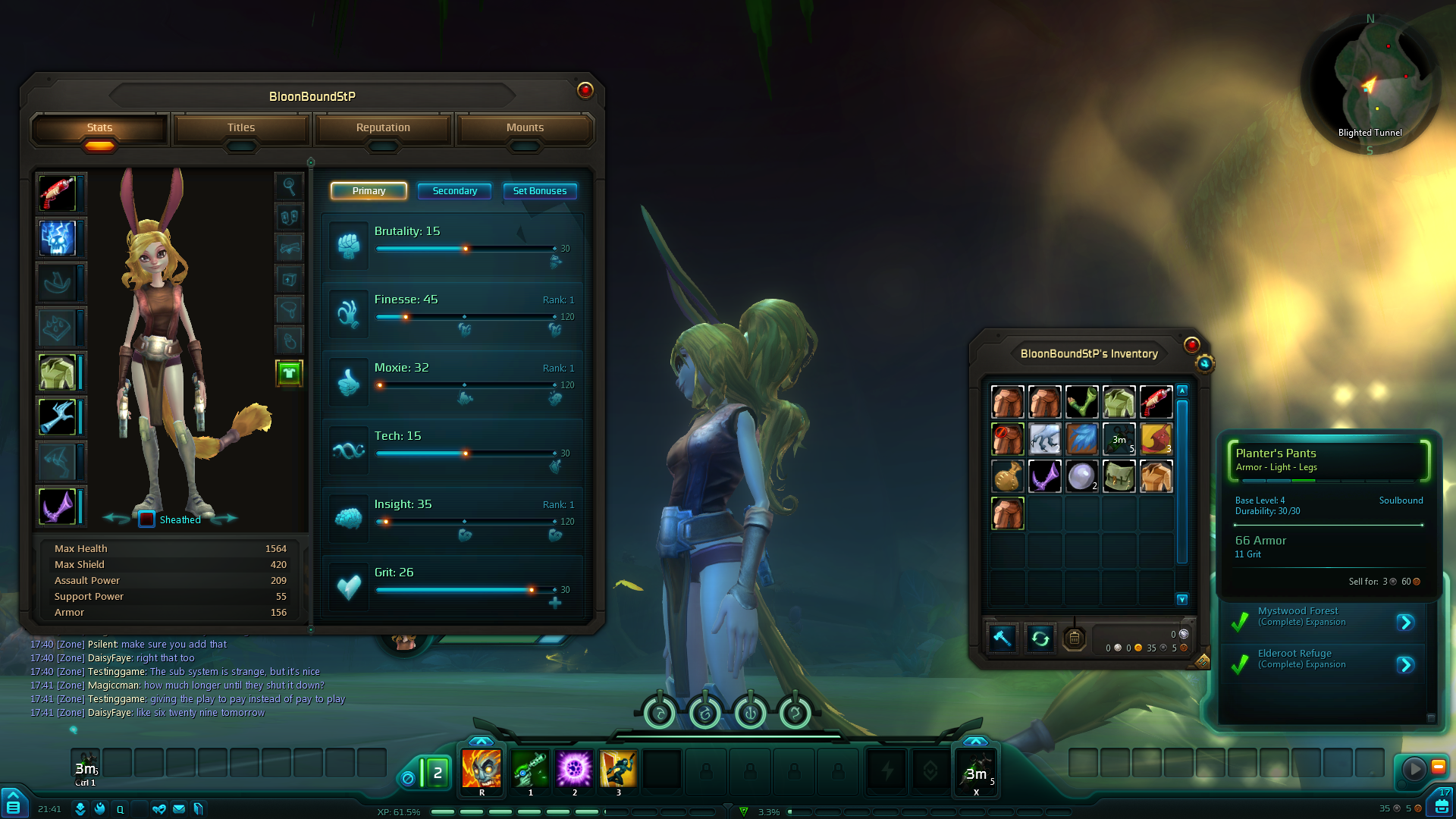This screenshot has height=819, width=1456.
Task: Activate the flaming skull ability
Action: [x=482, y=769]
